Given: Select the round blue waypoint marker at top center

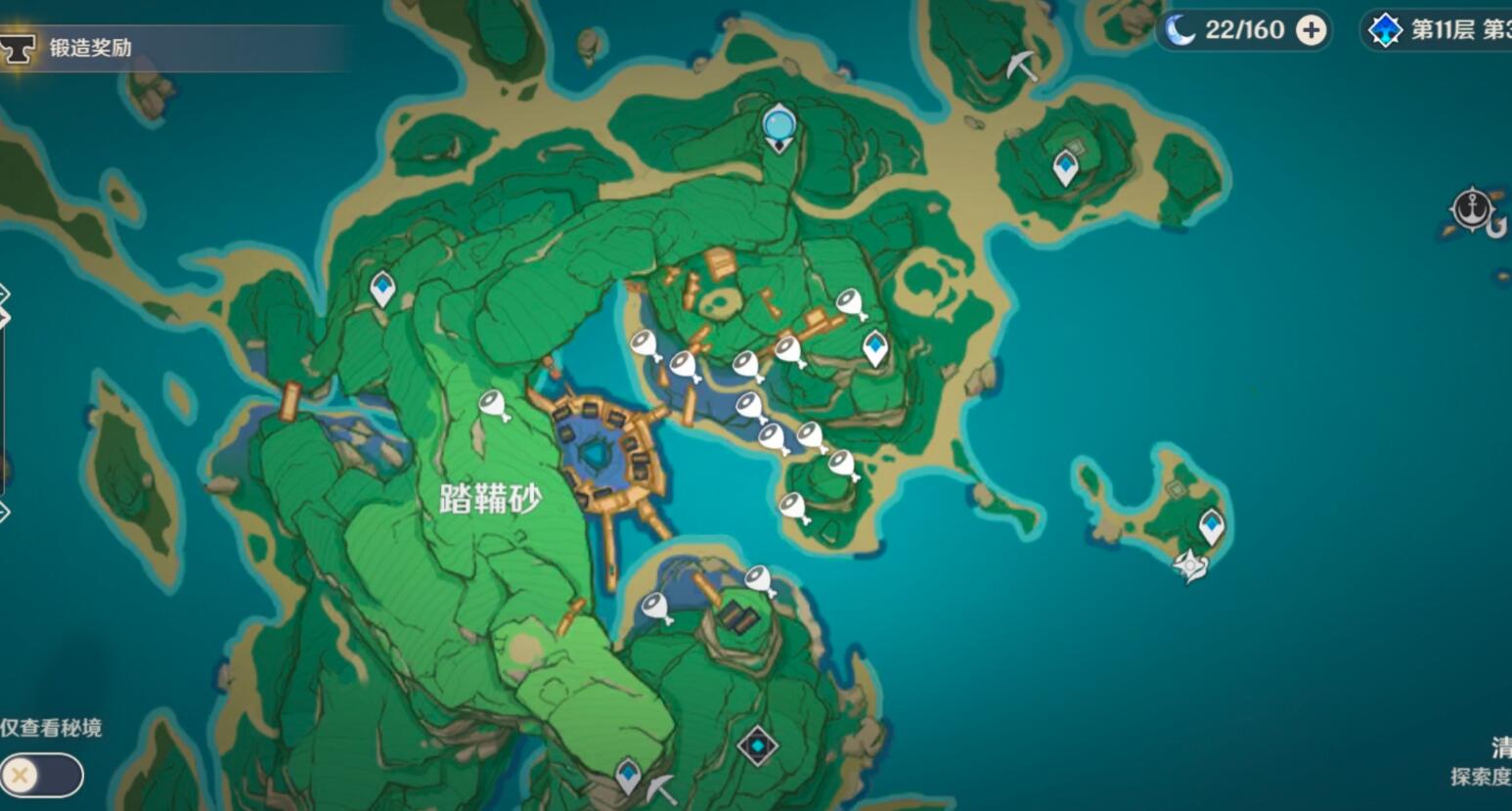Looking at the screenshot, I should point(778,125).
